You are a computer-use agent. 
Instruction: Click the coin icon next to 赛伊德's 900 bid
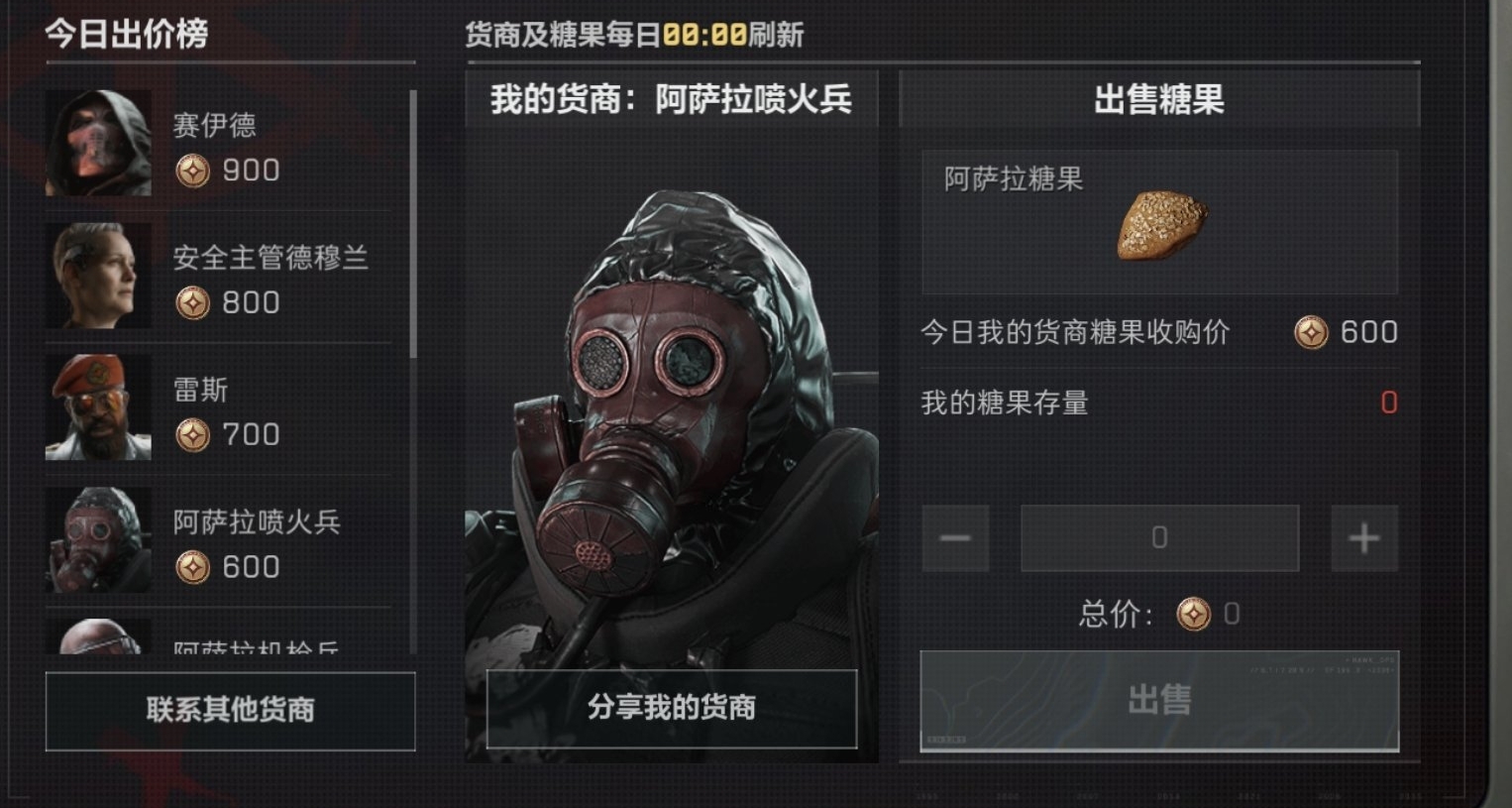pos(193,171)
